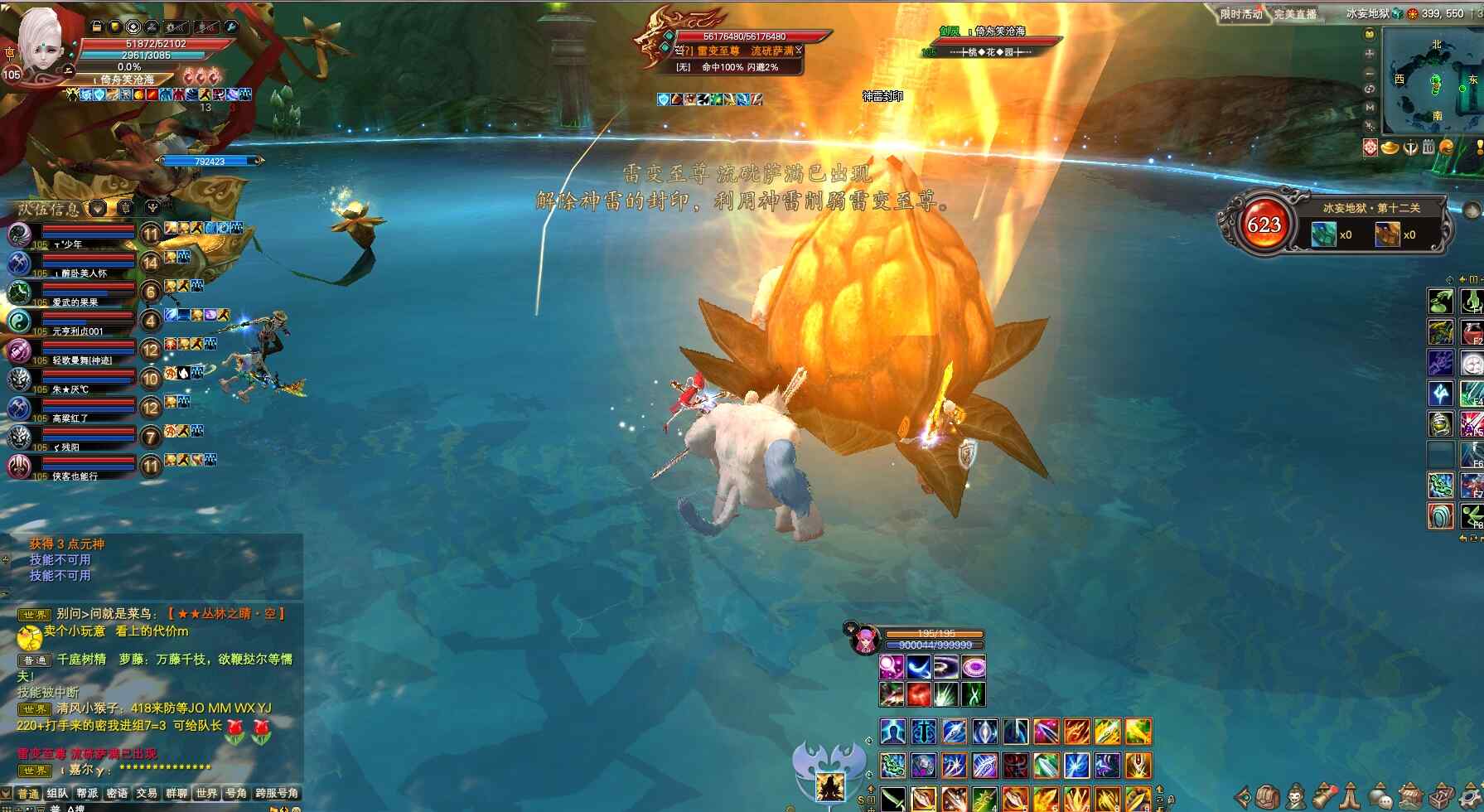Select the 密语 whisper chat tab
Viewport: 1484px width, 812px height.
[x=118, y=793]
